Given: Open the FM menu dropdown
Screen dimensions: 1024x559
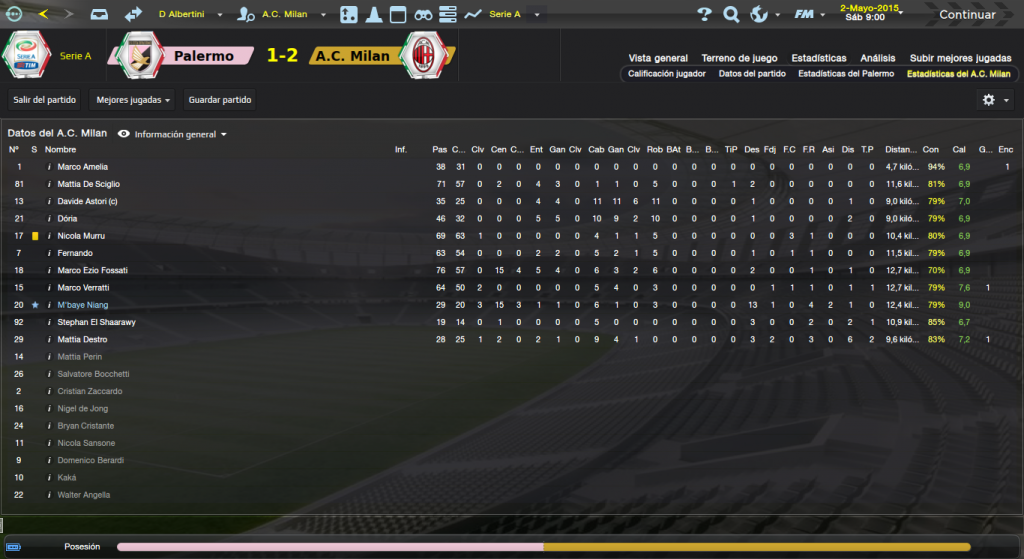Looking at the screenshot, I should pyautogui.click(x=808, y=15).
